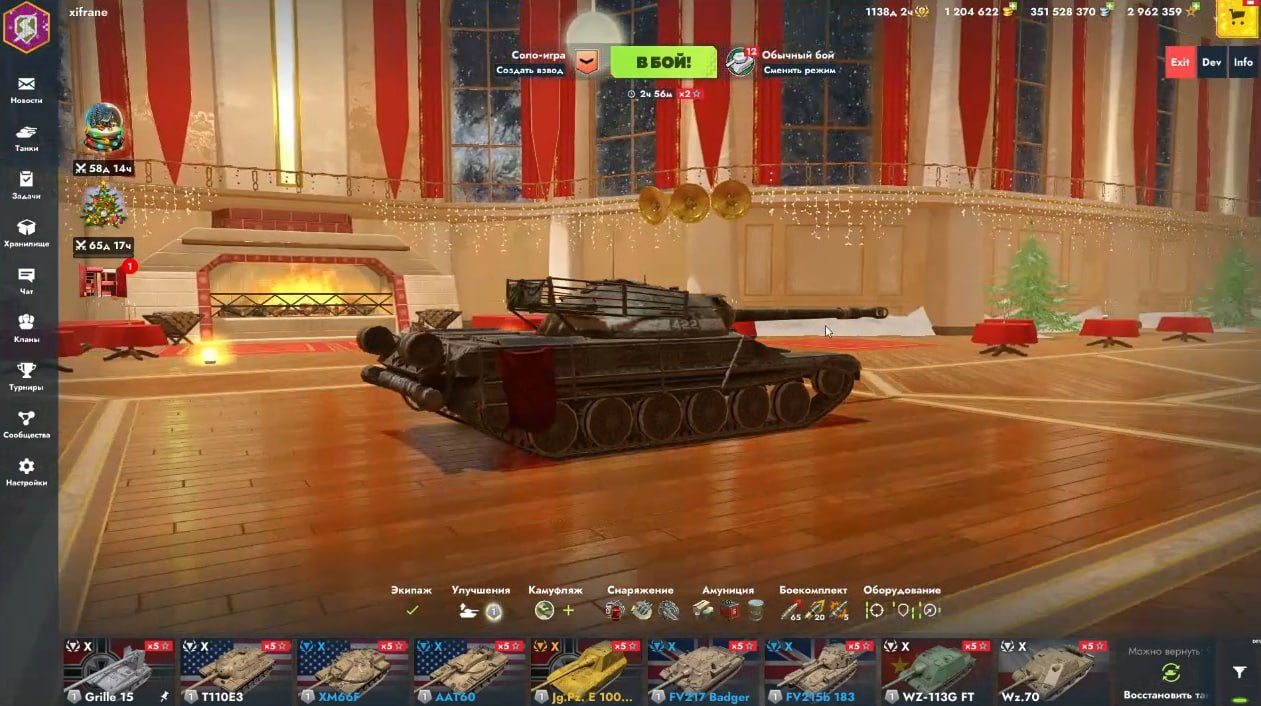The width and height of the screenshot is (1261, 706).
Task: Choose the FV217 Badger tank
Action: pos(704,672)
